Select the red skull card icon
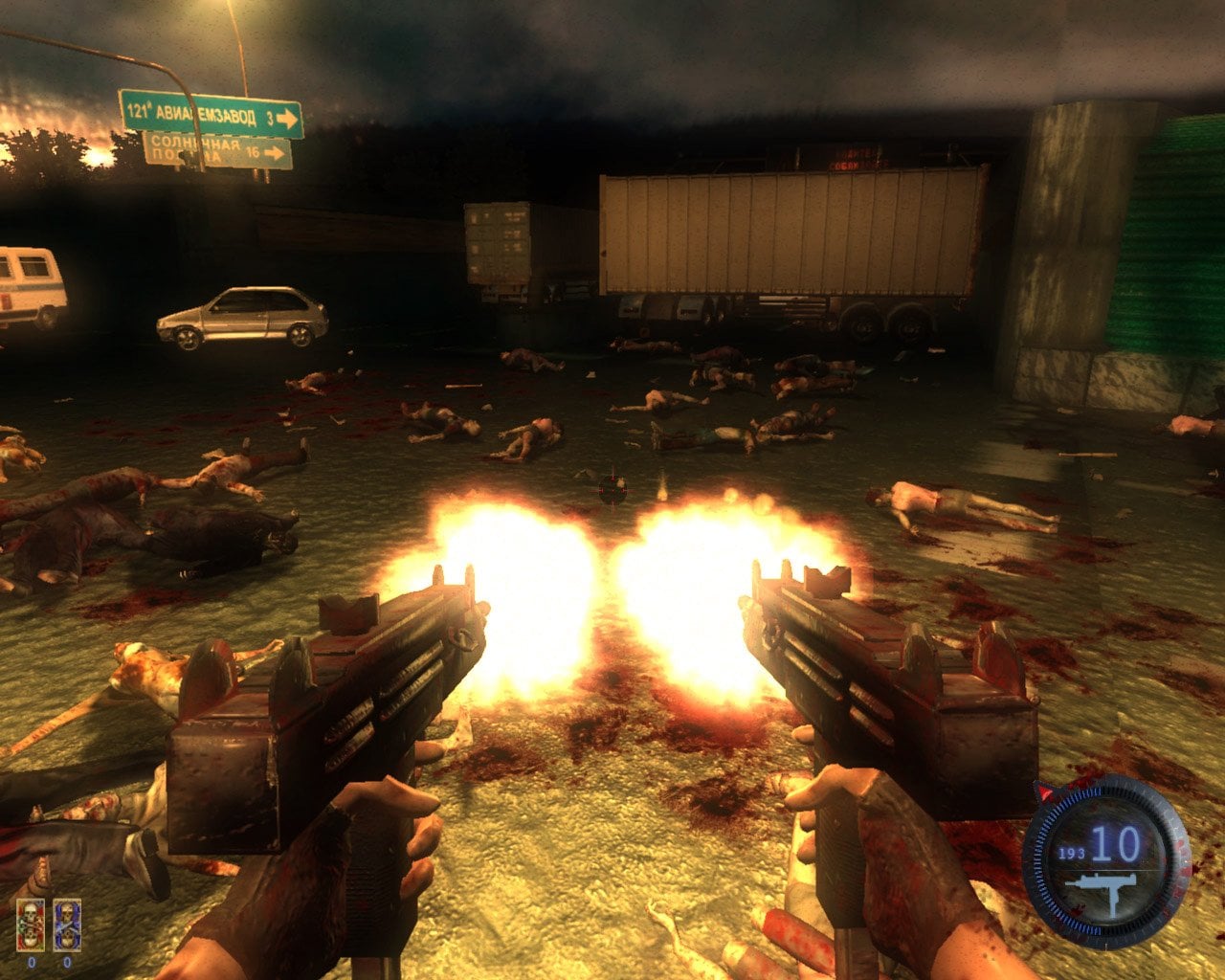This screenshot has width=1225, height=980. [31, 924]
